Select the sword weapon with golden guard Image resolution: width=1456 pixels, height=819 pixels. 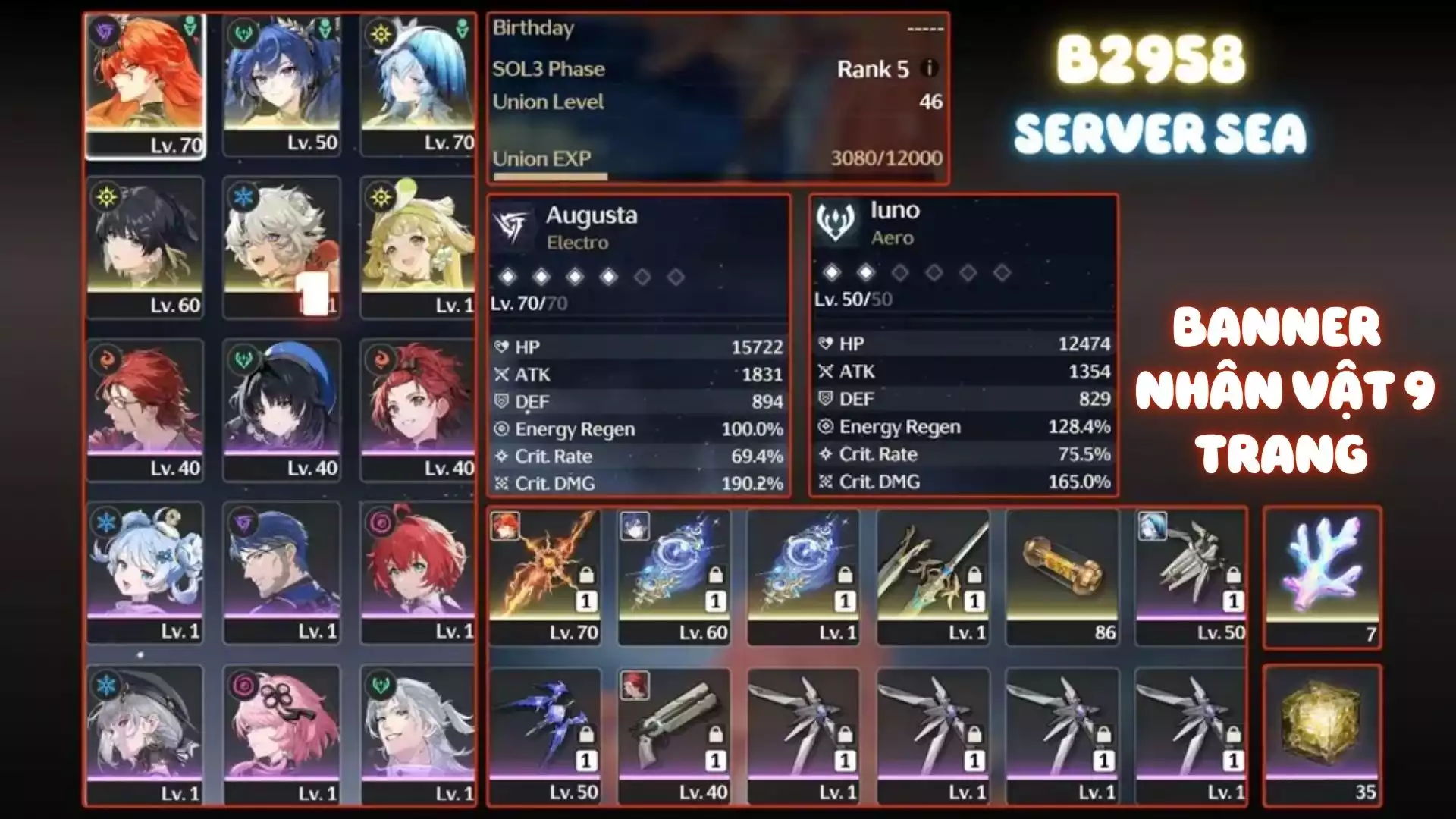pos(933,576)
